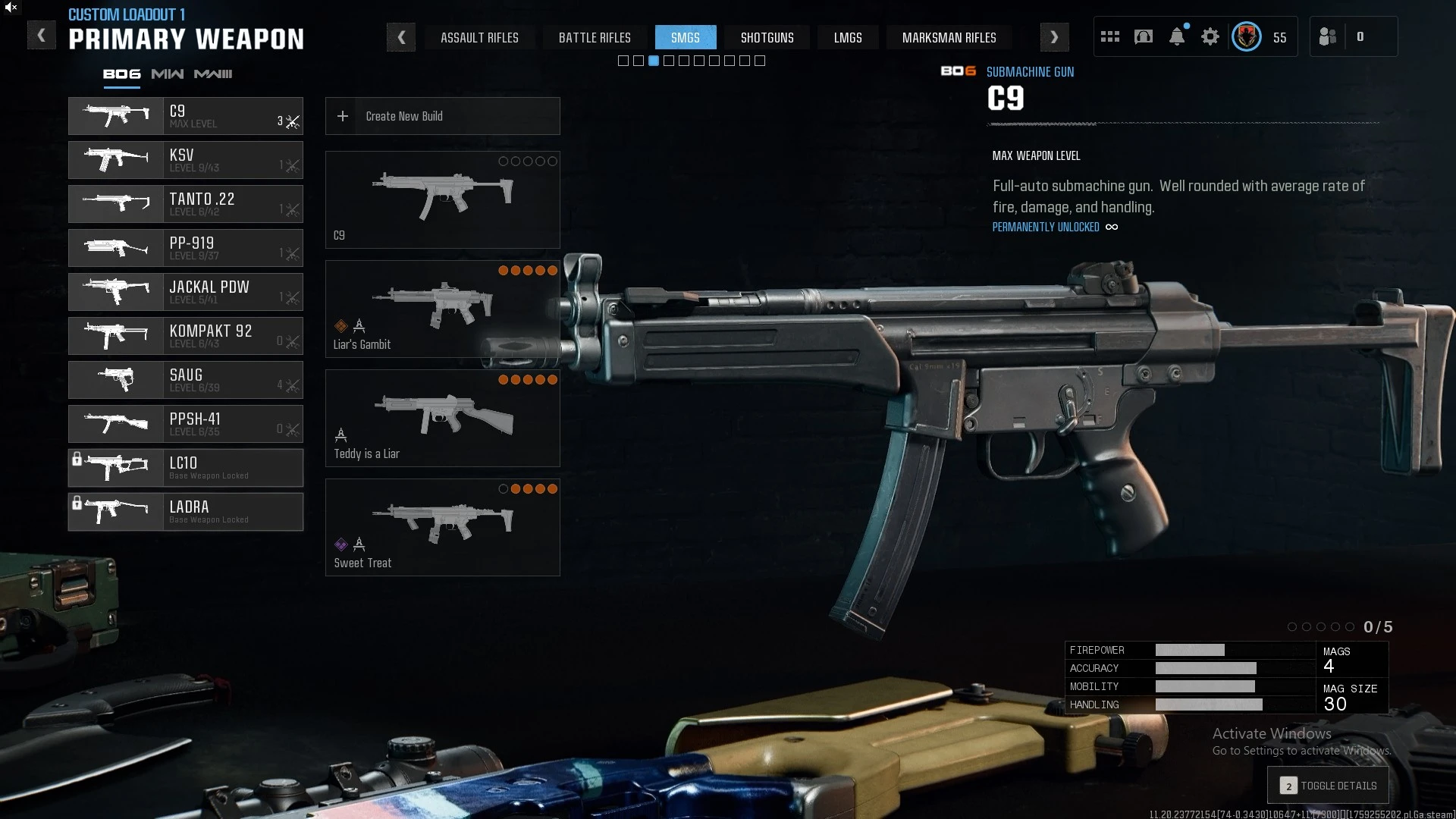Choose the KSV submachine gun
1456x819 pixels.
[186, 160]
